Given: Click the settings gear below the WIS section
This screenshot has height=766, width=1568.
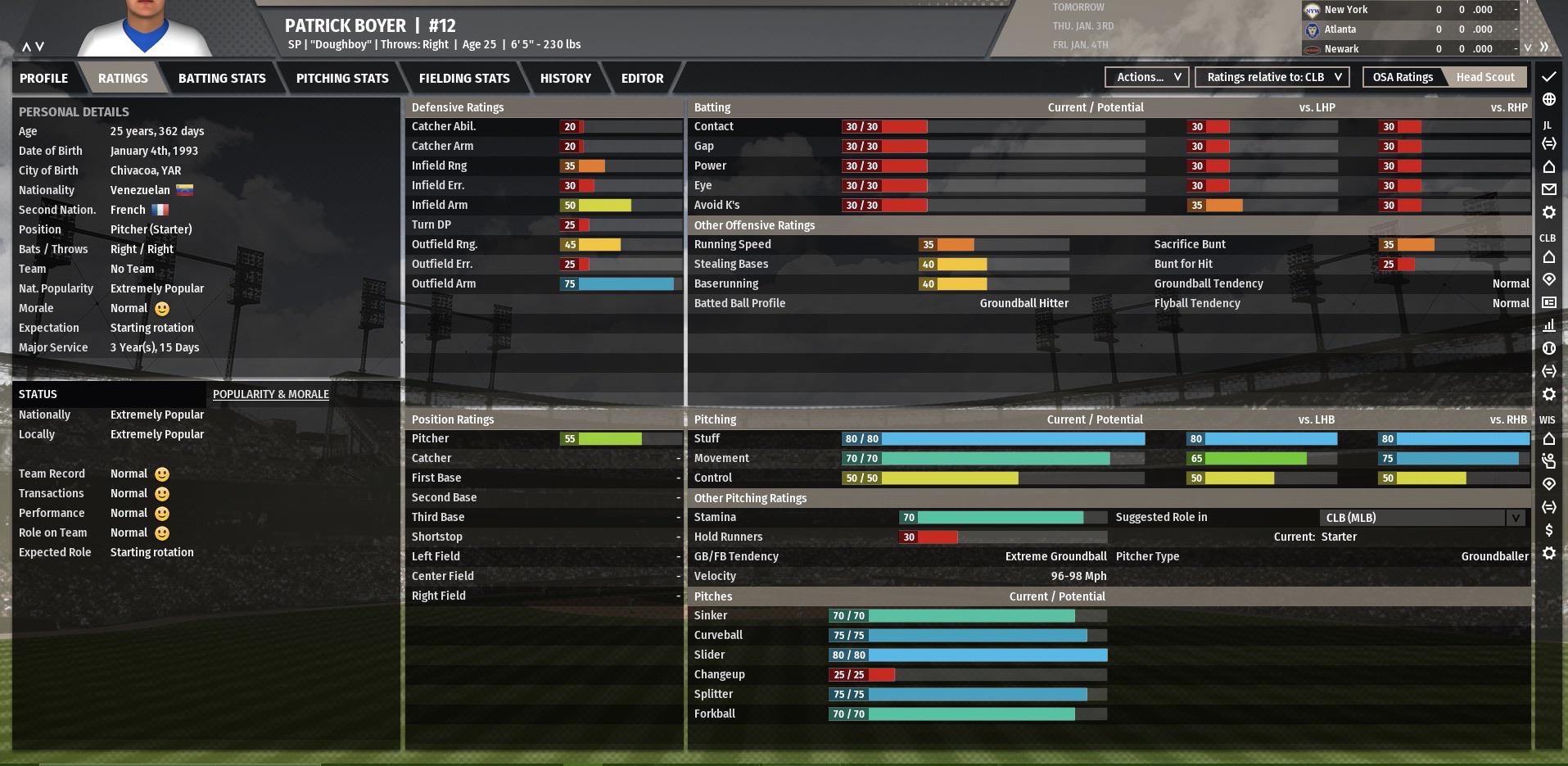Looking at the screenshot, I should point(1548,552).
